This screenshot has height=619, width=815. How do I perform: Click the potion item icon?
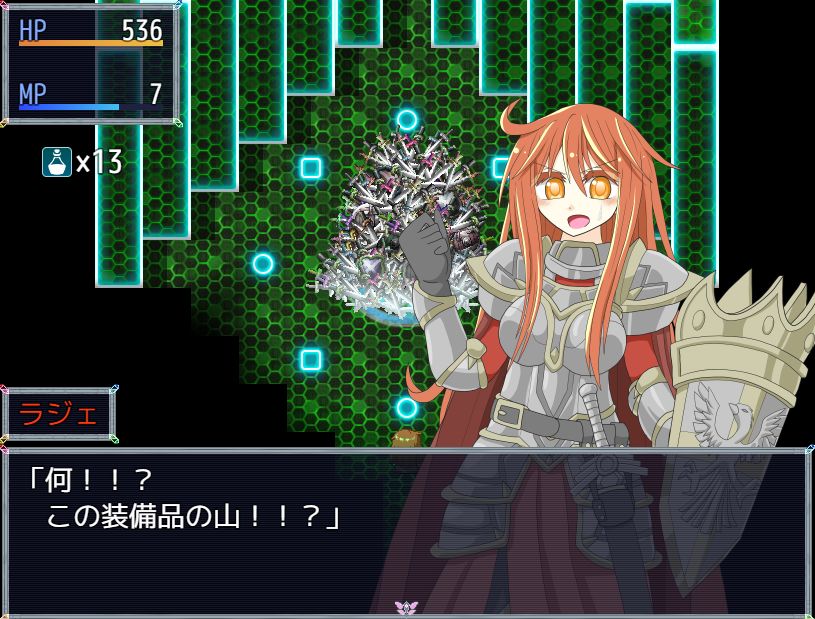click(57, 162)
